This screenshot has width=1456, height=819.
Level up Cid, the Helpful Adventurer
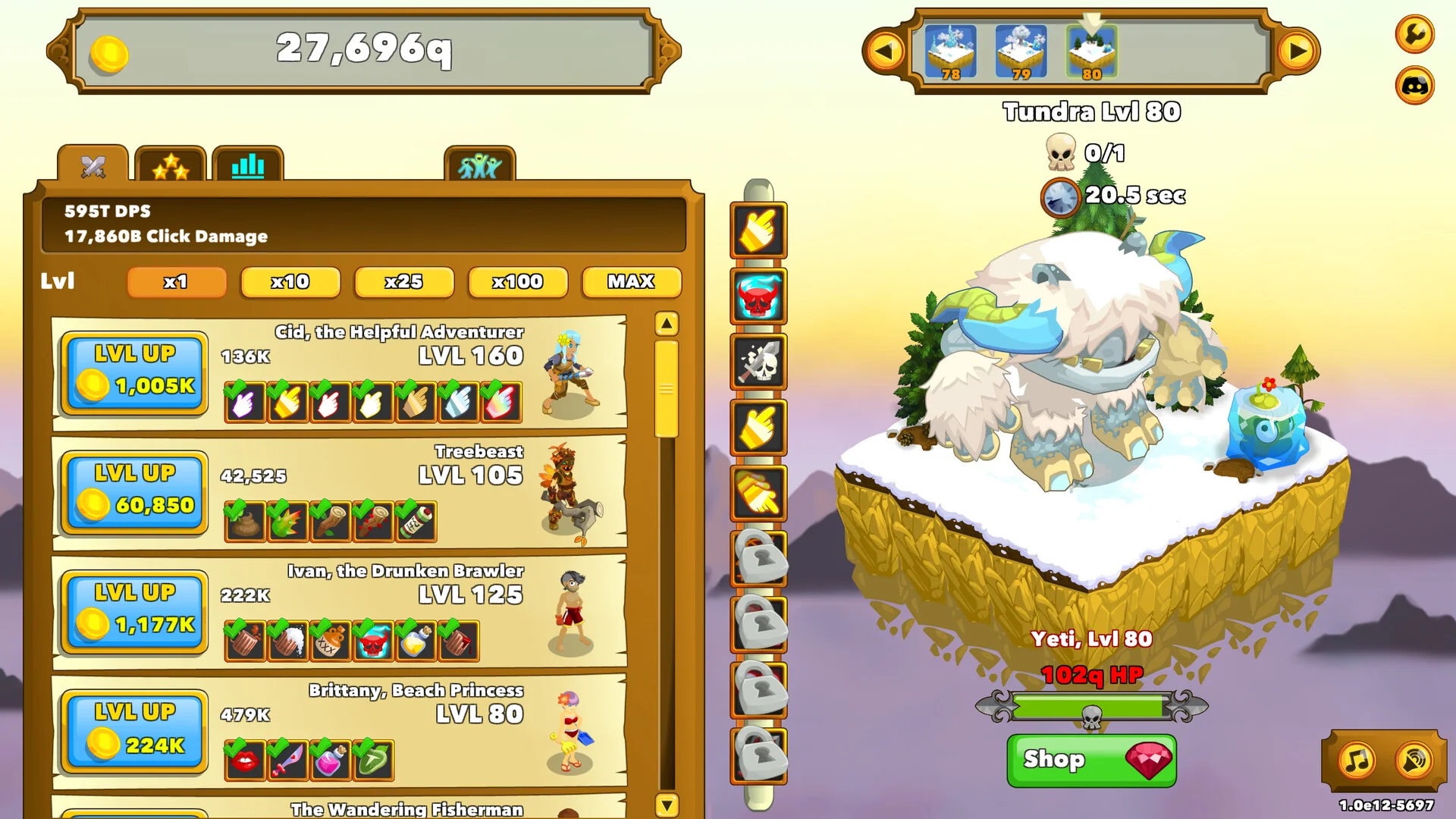134,373
